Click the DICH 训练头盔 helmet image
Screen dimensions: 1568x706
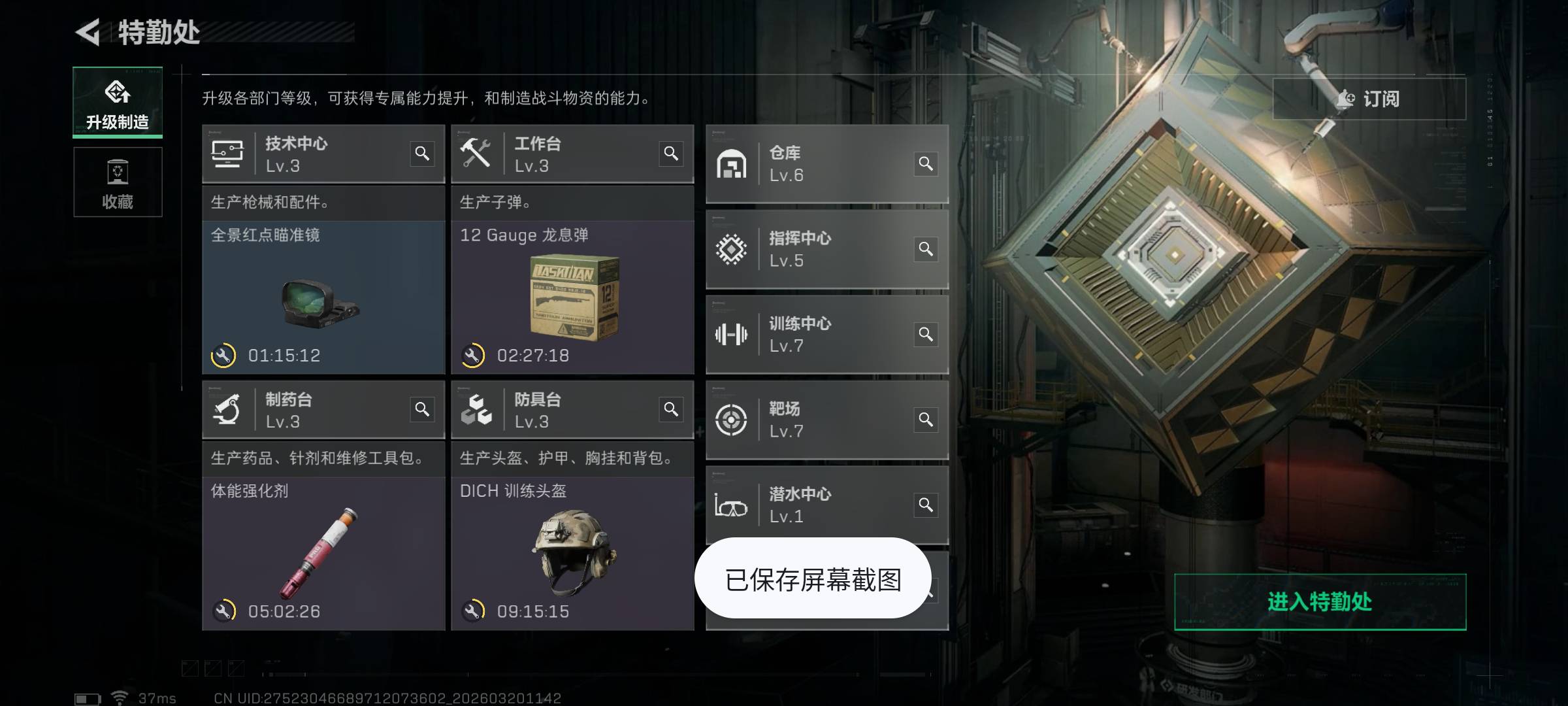click(572, 552)
